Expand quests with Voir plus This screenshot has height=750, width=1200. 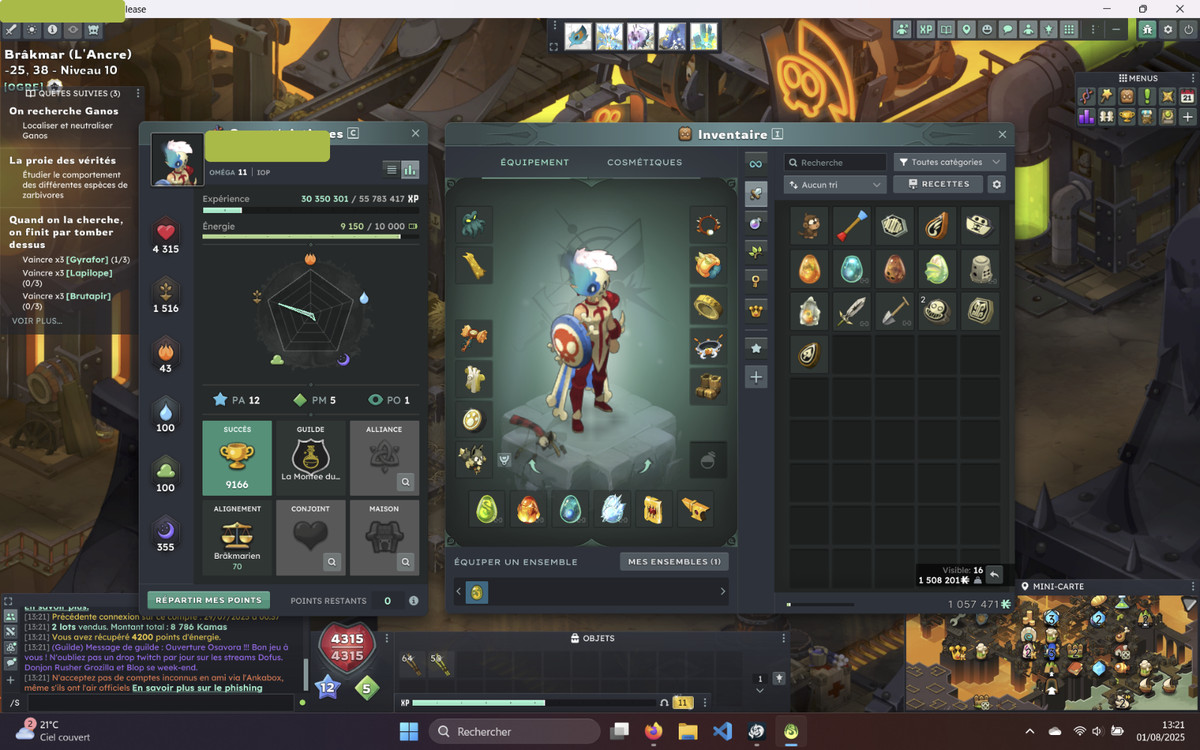point(37,321)
